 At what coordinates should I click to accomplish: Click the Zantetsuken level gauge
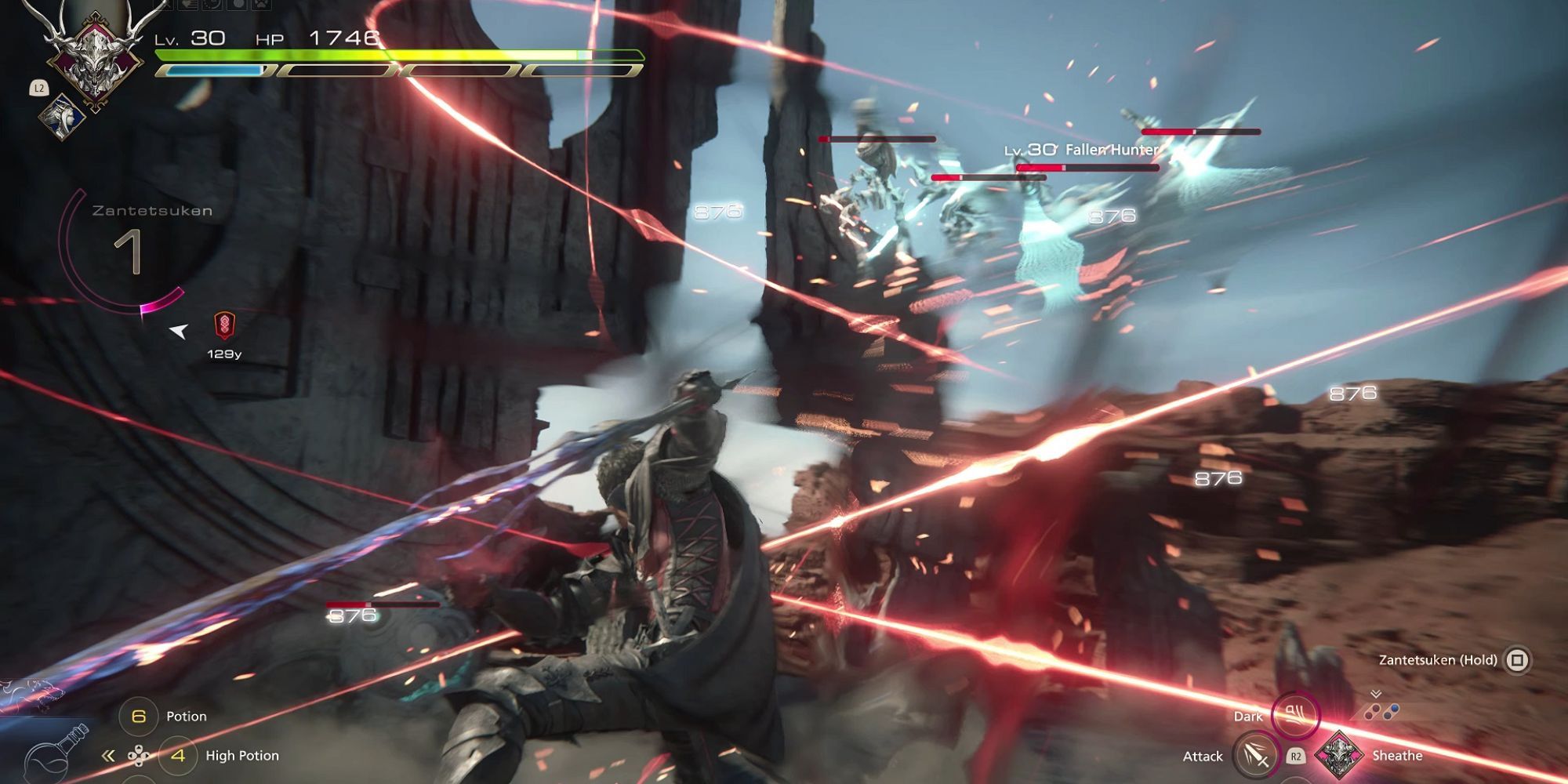pyautogui.click(x=128, y=252)
